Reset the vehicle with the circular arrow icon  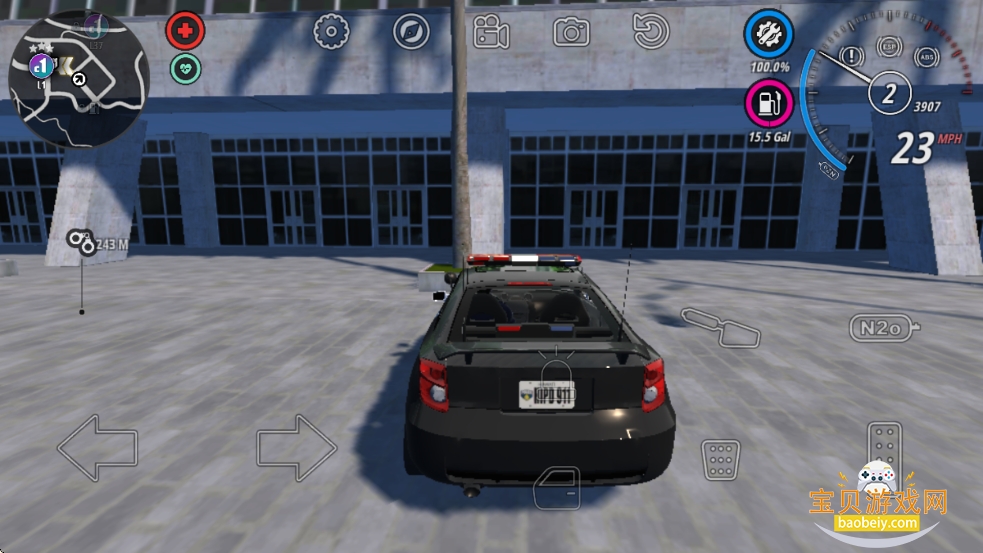[x=651, y=32]
